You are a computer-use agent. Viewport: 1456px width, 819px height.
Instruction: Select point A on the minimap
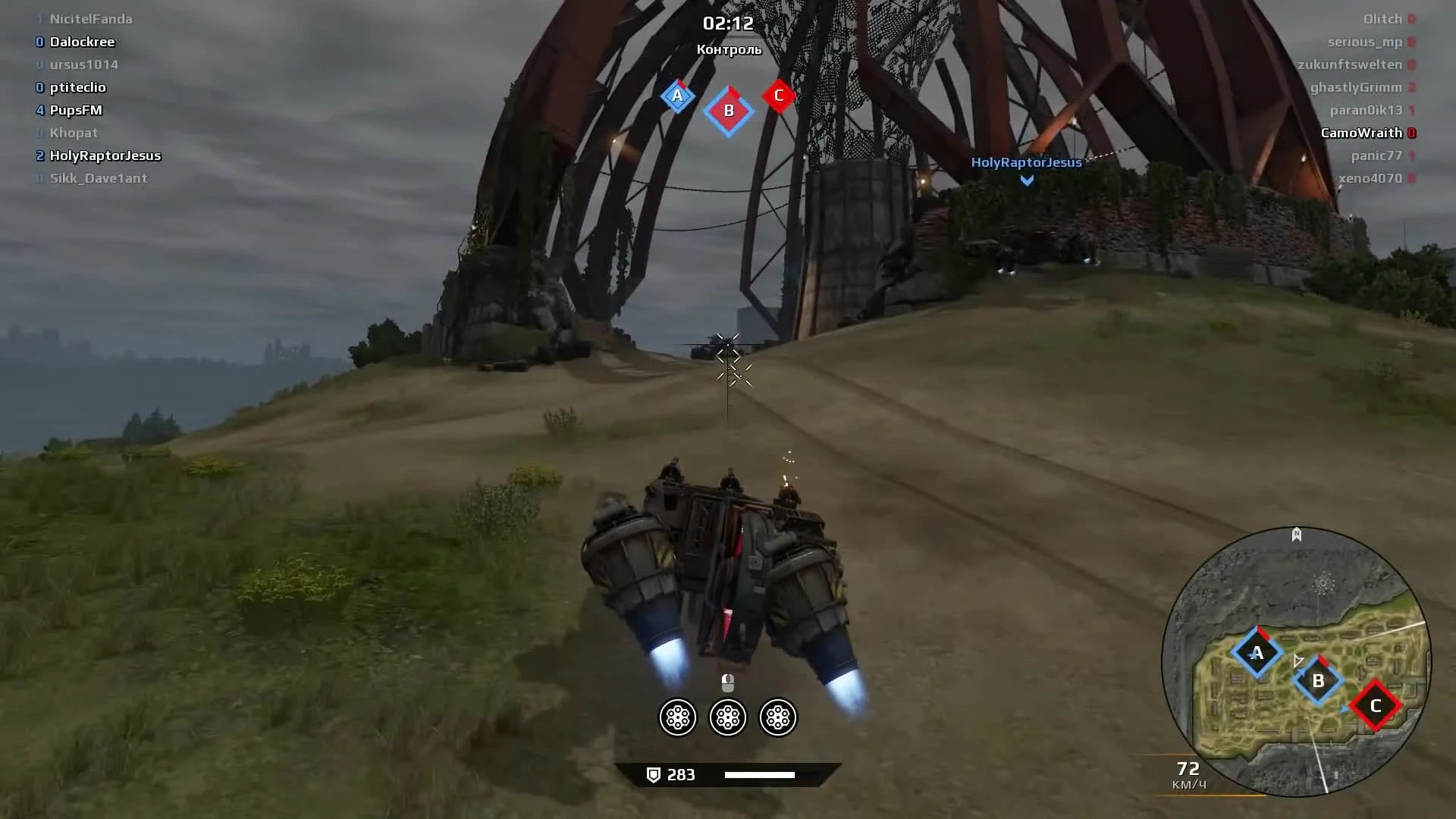pyautogui.click(x=1258, y=651)
